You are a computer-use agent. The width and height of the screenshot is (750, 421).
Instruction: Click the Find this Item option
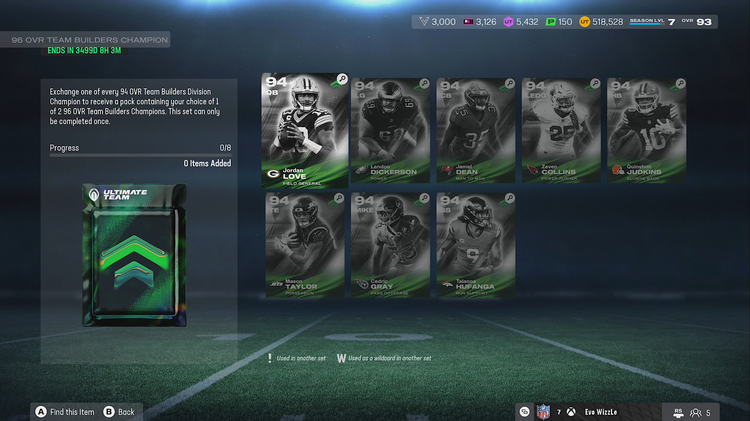pos(65,411)
